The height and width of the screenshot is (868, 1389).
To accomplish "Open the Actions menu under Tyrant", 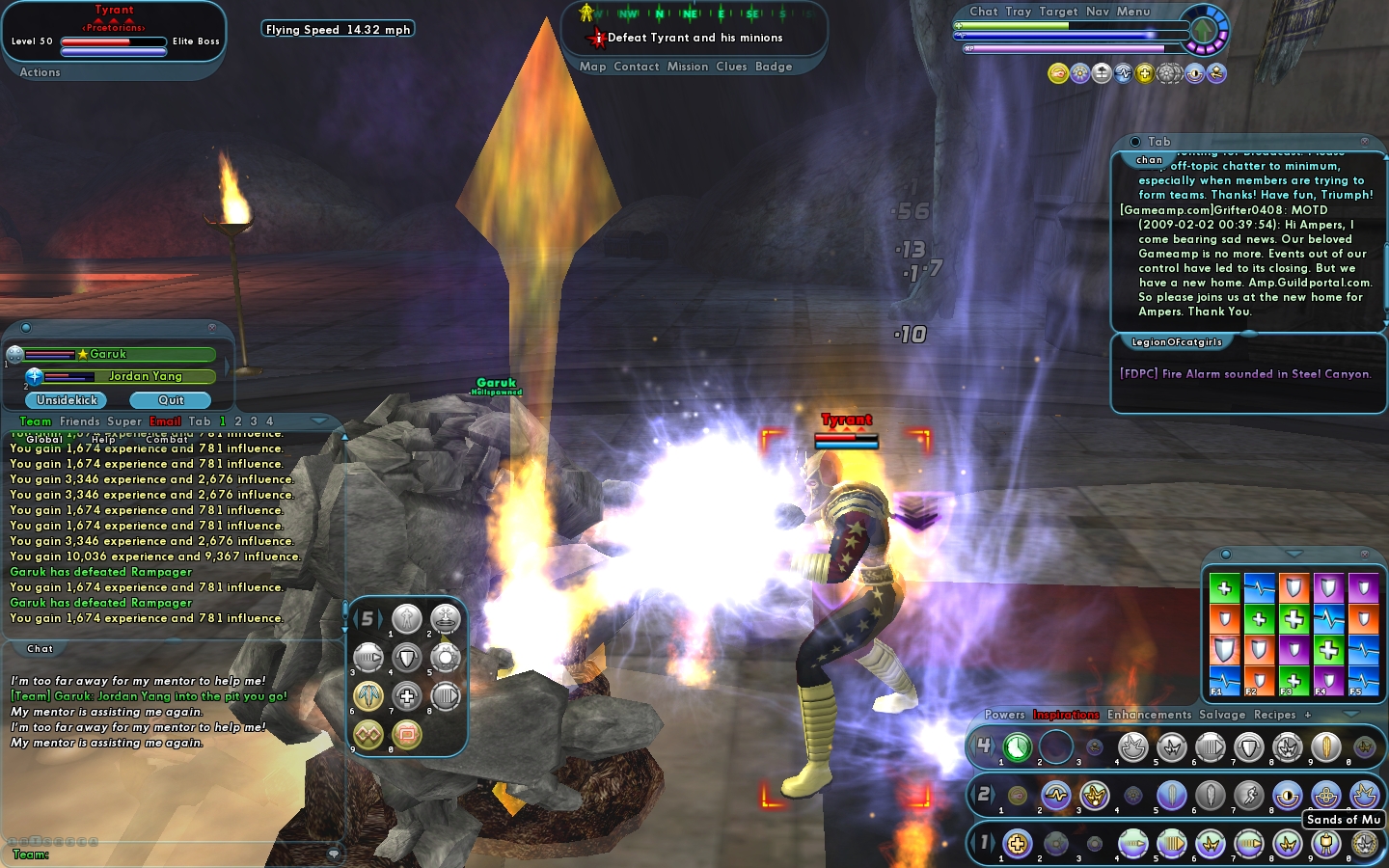I will [x=40, y=72].
